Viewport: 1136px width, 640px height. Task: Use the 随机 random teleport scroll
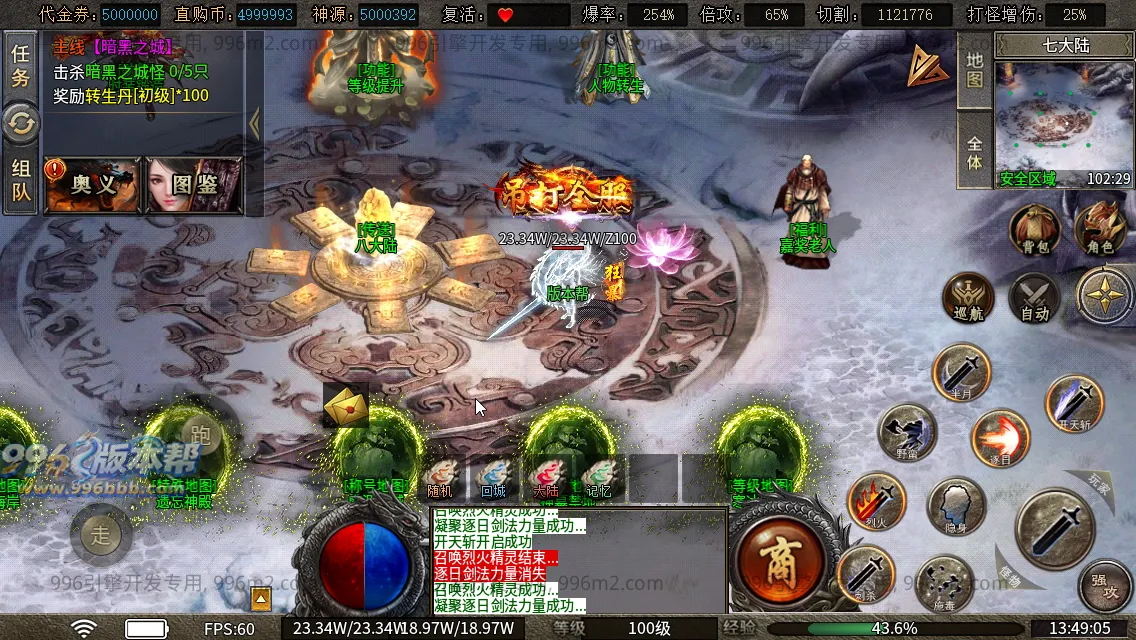click(x=440, y=478)
